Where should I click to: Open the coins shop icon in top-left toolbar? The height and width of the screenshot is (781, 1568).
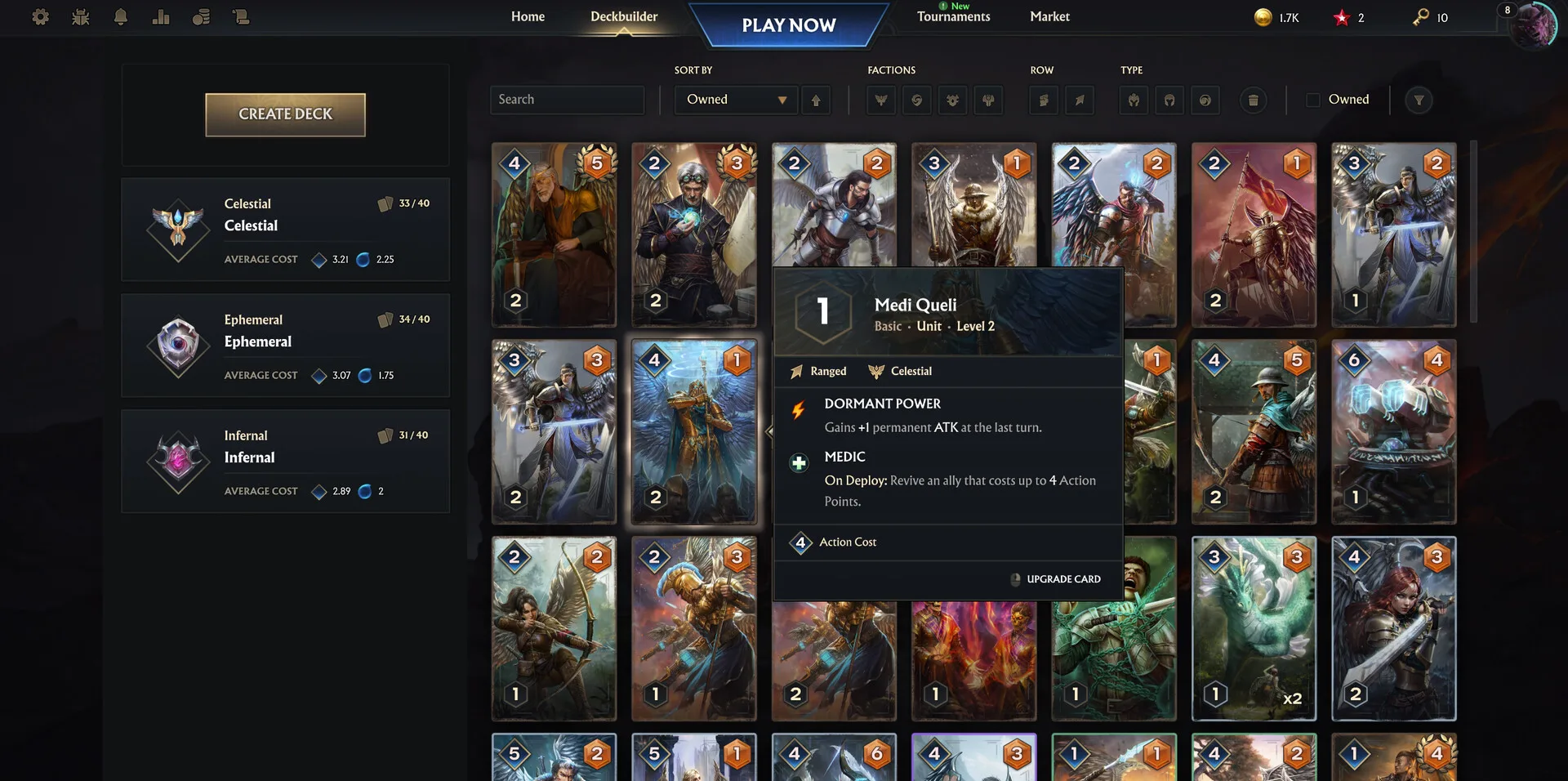tap(201, 16)
